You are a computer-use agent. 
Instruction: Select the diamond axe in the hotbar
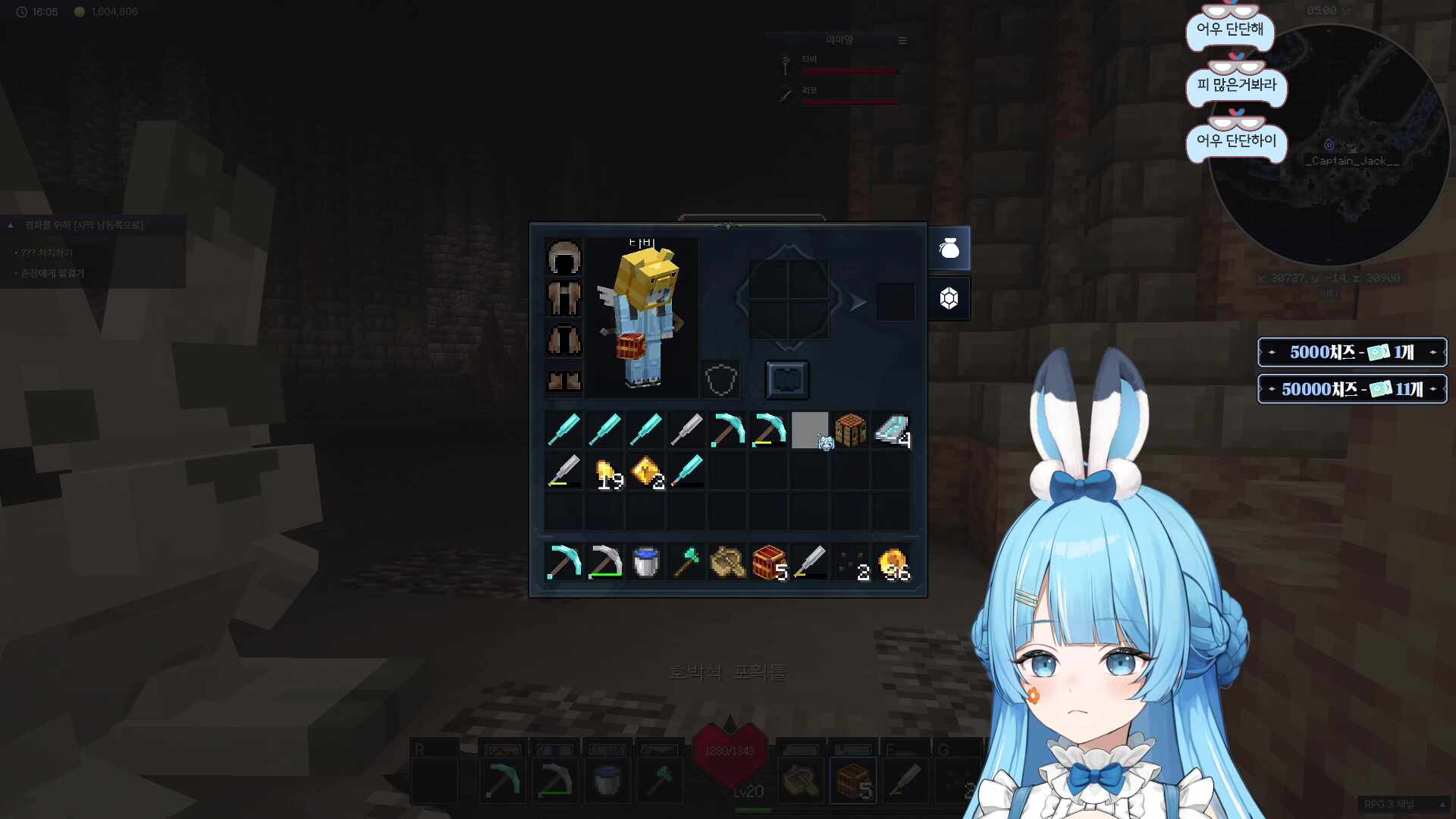click(x=687, y=562)
